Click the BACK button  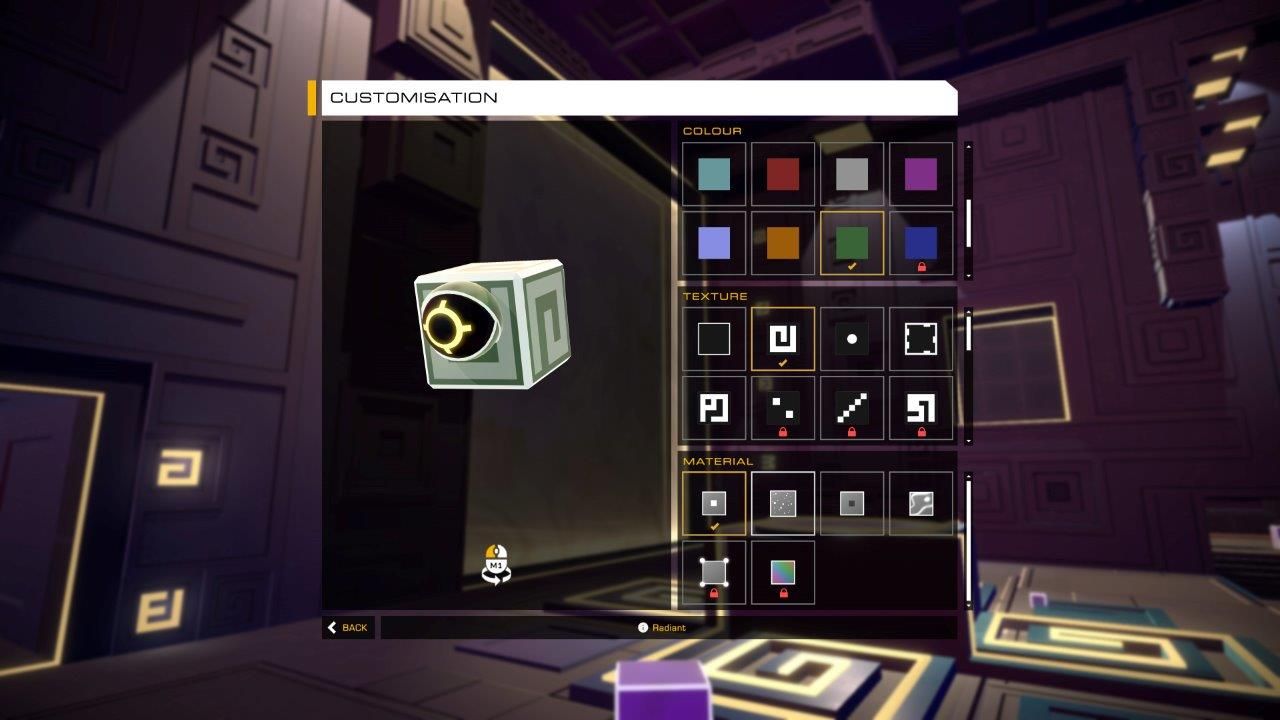pyautogui.click(x=347, y=627)
